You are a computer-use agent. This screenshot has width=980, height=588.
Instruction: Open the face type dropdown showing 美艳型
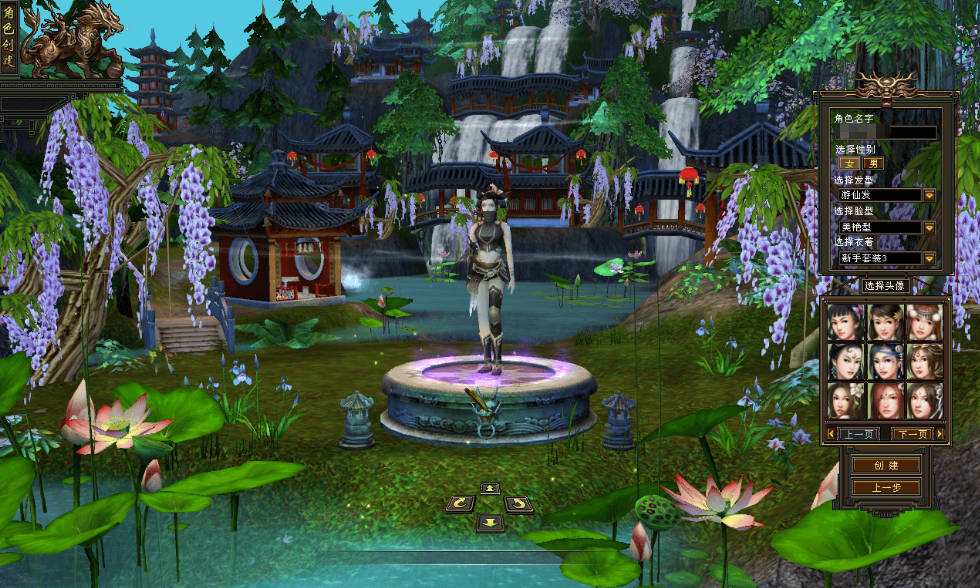pos(929,227)
